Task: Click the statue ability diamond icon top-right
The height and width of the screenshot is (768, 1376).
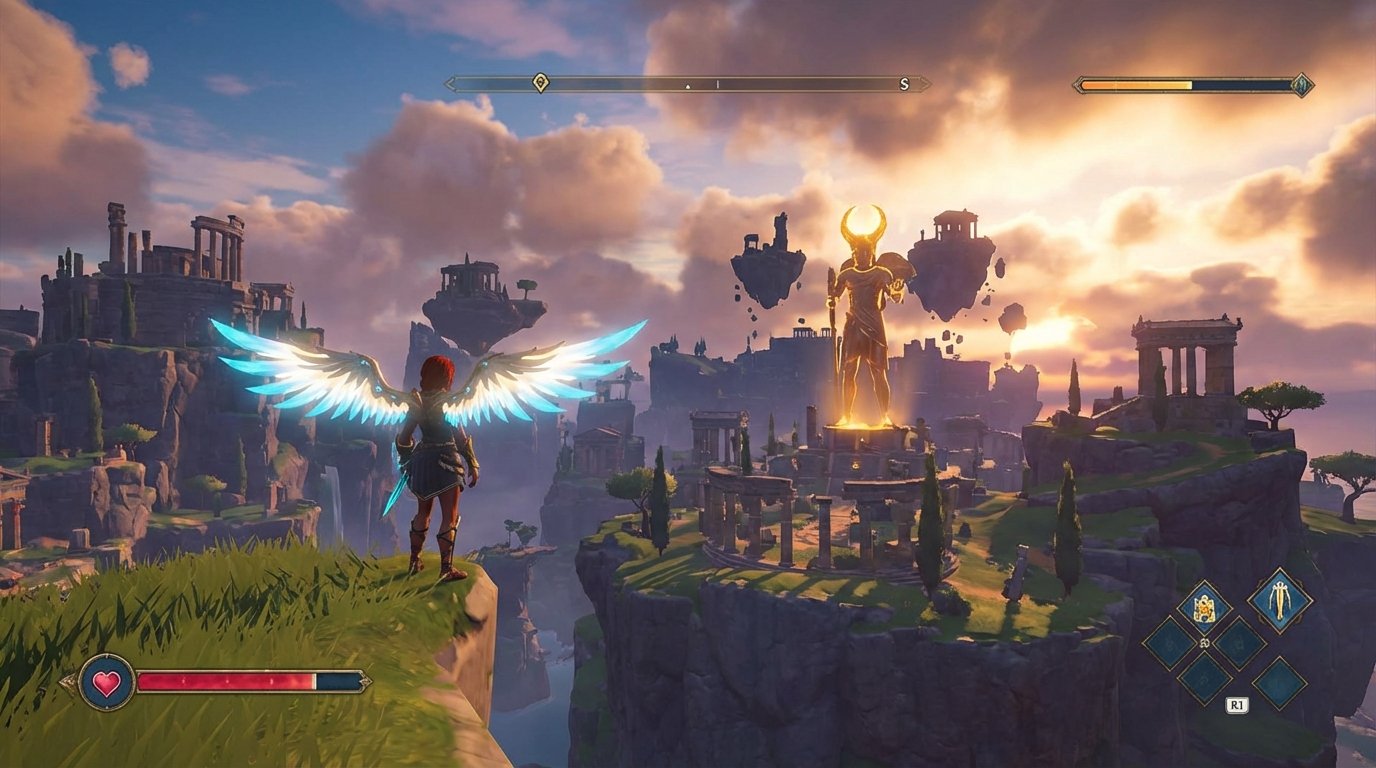Action: tap(1279, 601)
